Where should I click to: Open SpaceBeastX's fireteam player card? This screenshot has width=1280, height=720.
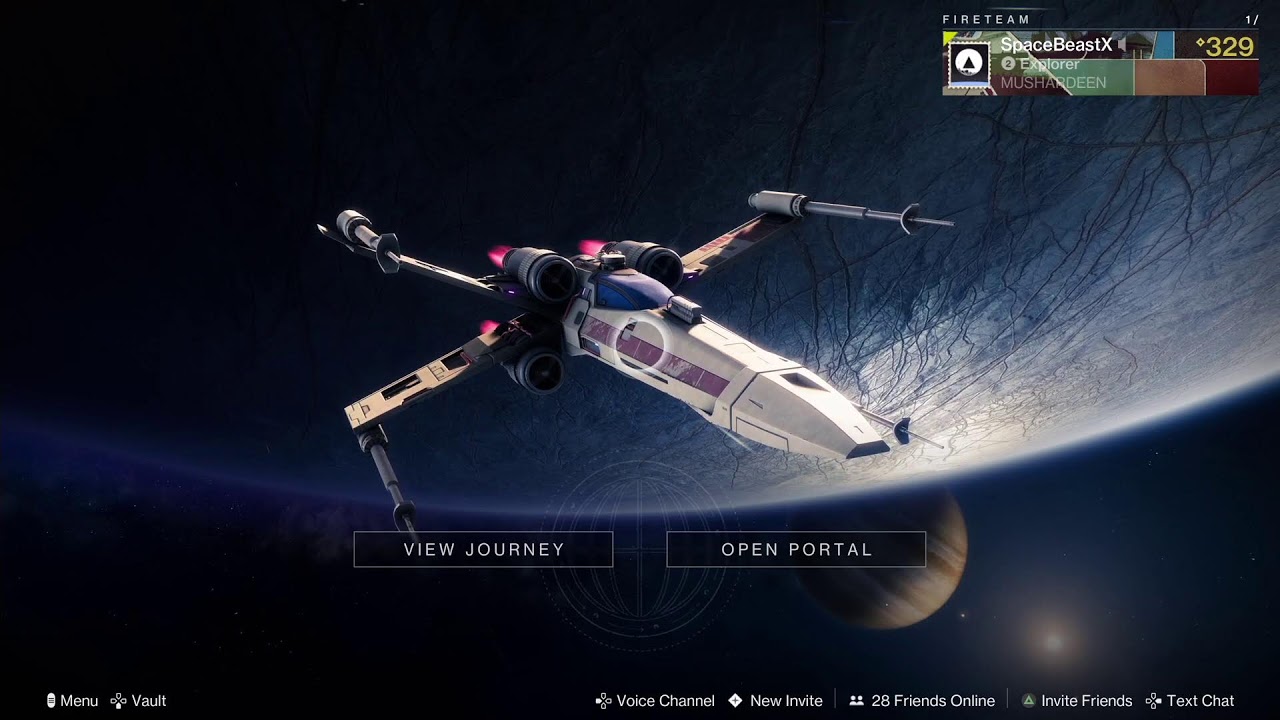click(x=1099, y=63)
